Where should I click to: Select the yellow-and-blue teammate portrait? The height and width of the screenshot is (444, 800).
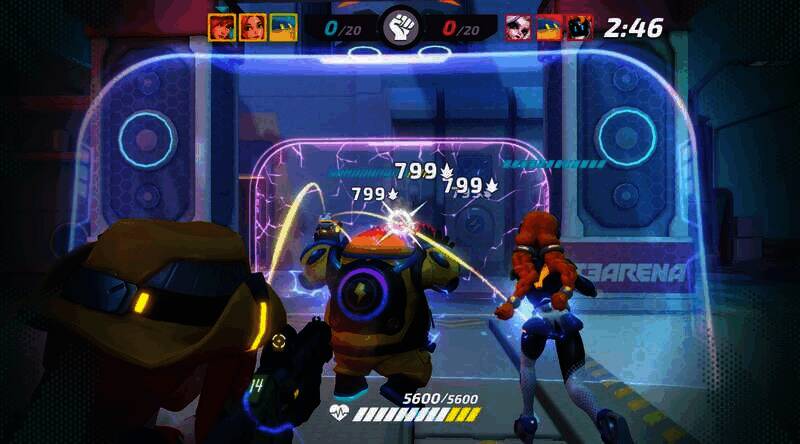(x=283, y=27)
